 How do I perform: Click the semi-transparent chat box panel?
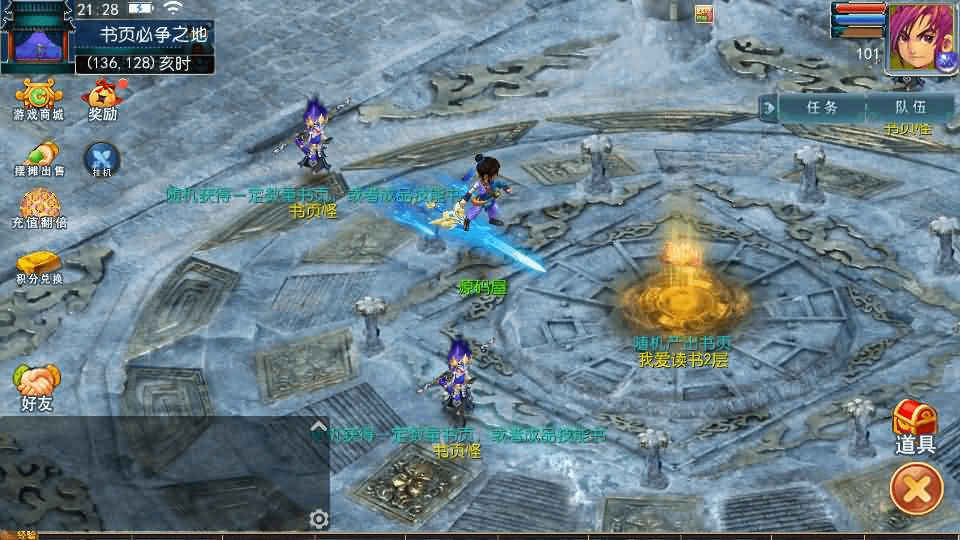tap(160, 475)
